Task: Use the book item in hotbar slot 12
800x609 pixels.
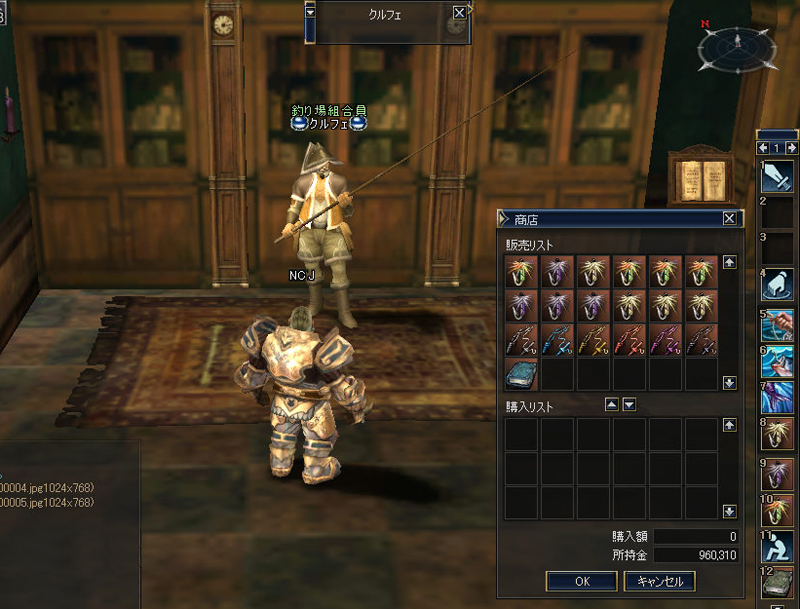Action: tap(779, 584)
